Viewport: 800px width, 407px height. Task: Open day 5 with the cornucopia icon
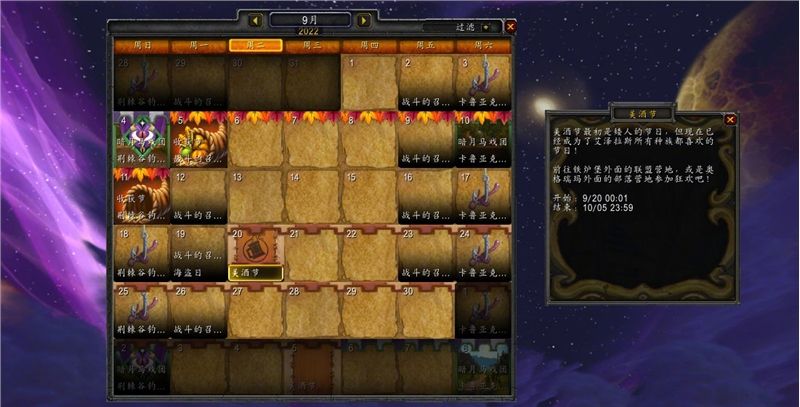198,139
